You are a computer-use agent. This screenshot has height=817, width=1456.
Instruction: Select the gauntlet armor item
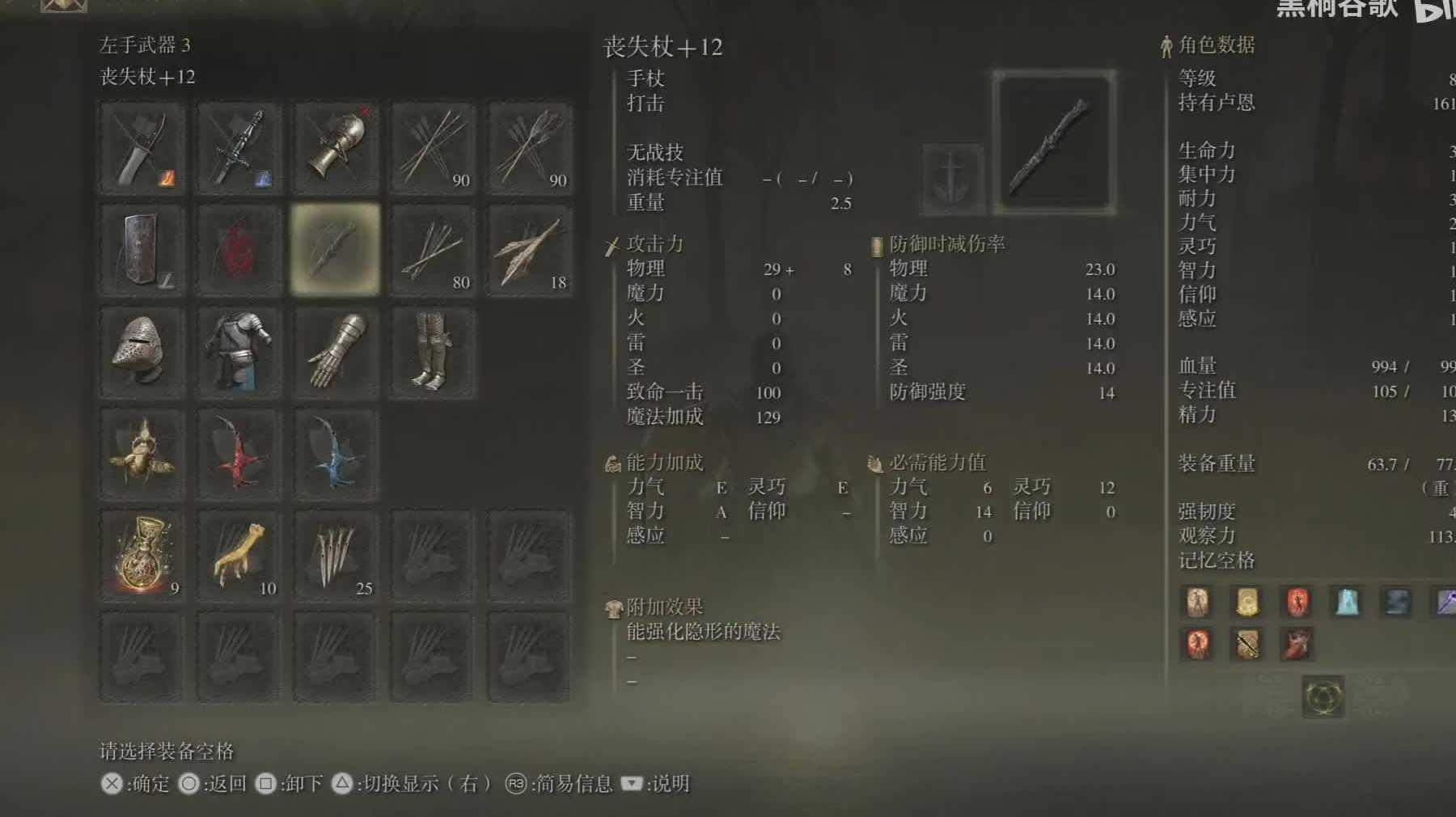point(336,352)
